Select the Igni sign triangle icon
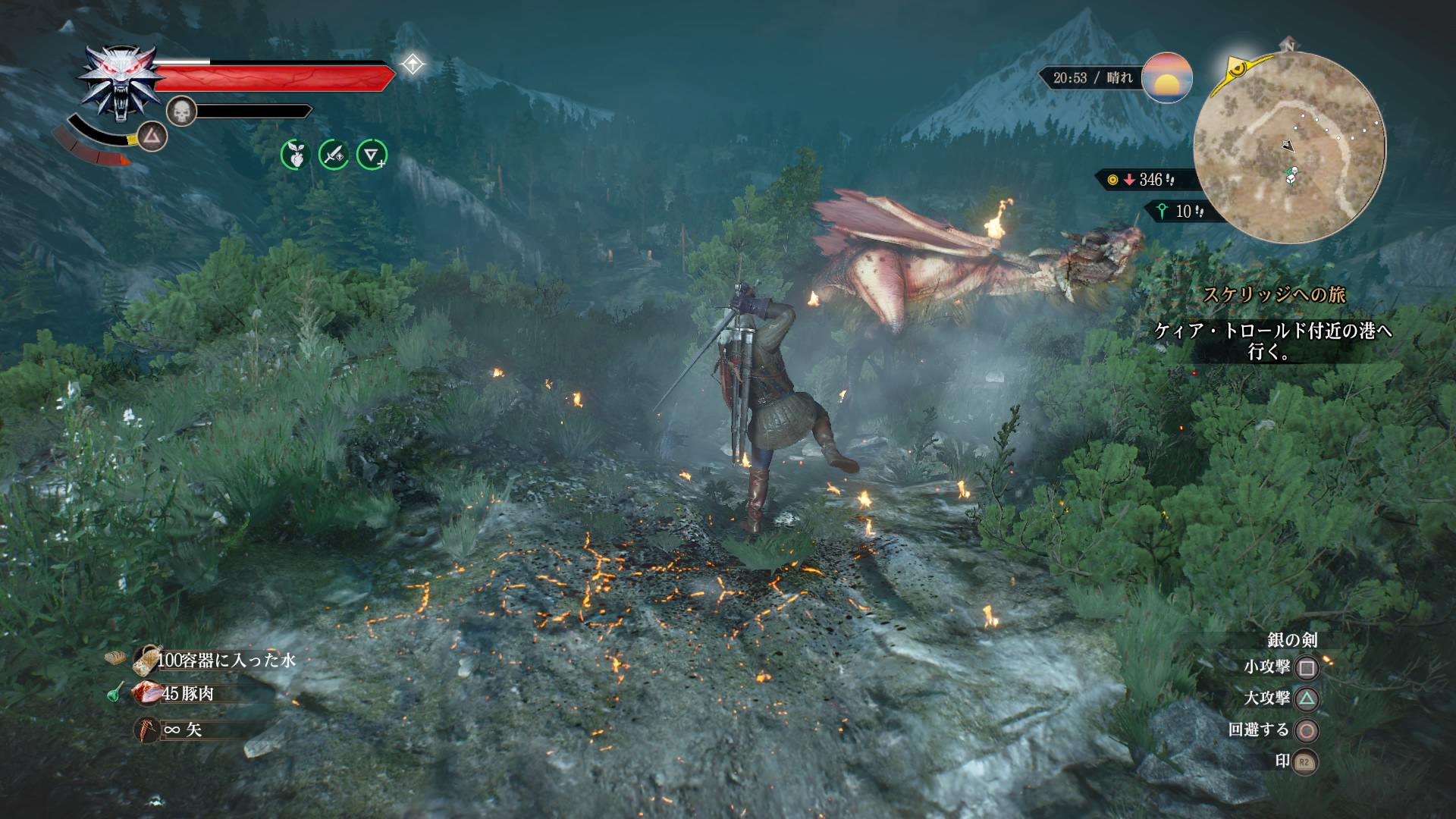This screenshot has height=819, width=1456. (152, 136)
